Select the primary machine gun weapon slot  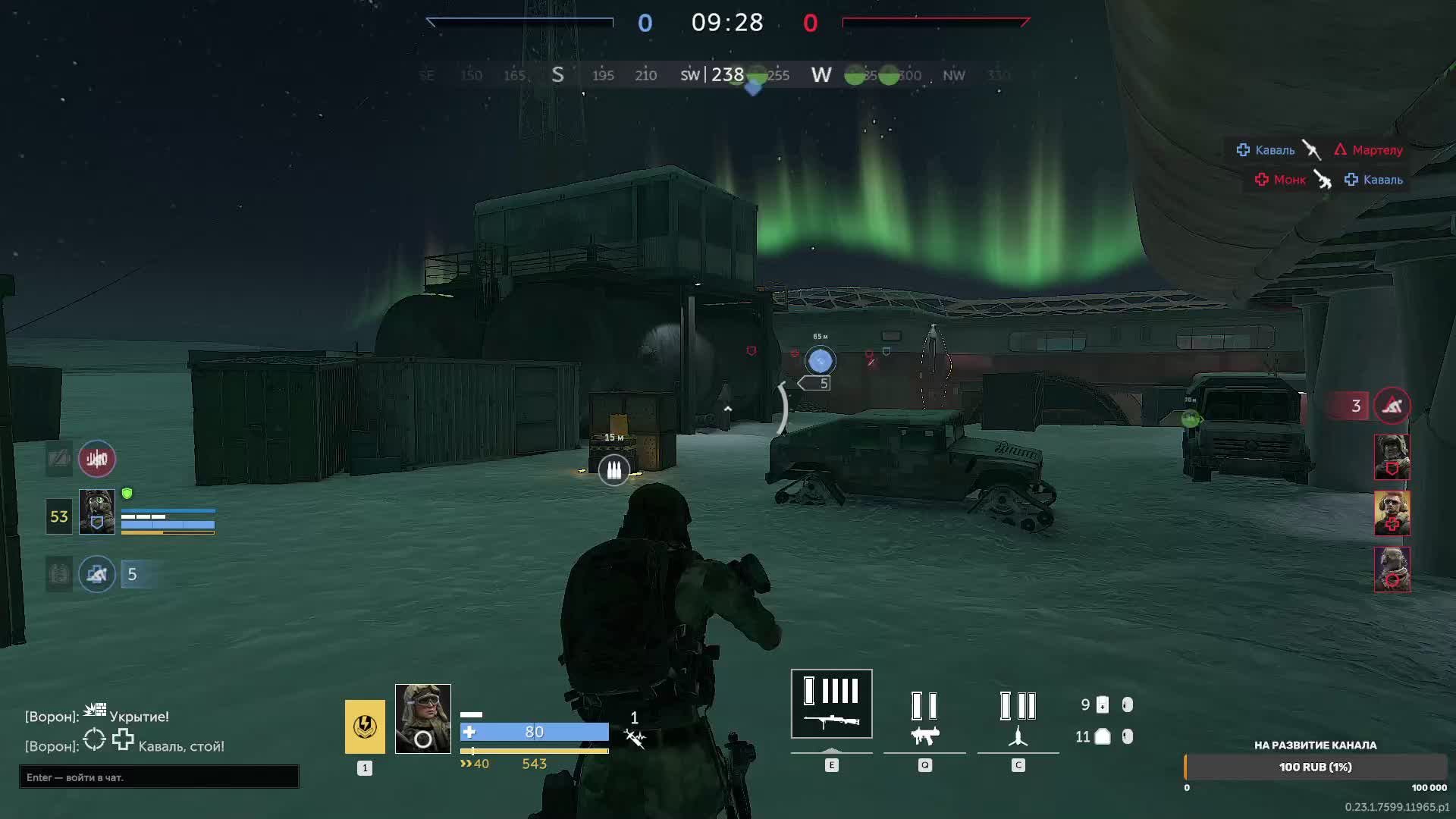pos(831,704)
